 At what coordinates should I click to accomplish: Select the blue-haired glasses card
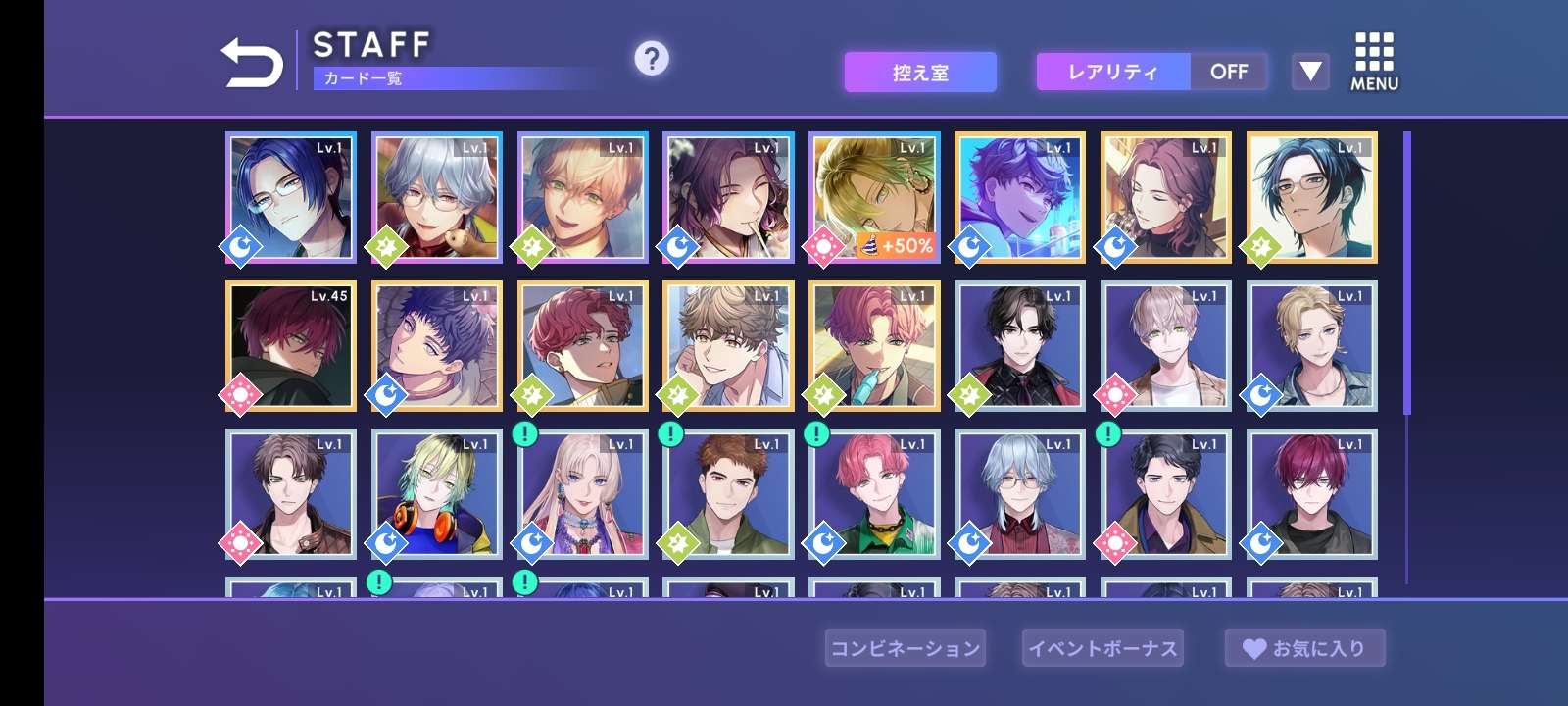(291, 198)
